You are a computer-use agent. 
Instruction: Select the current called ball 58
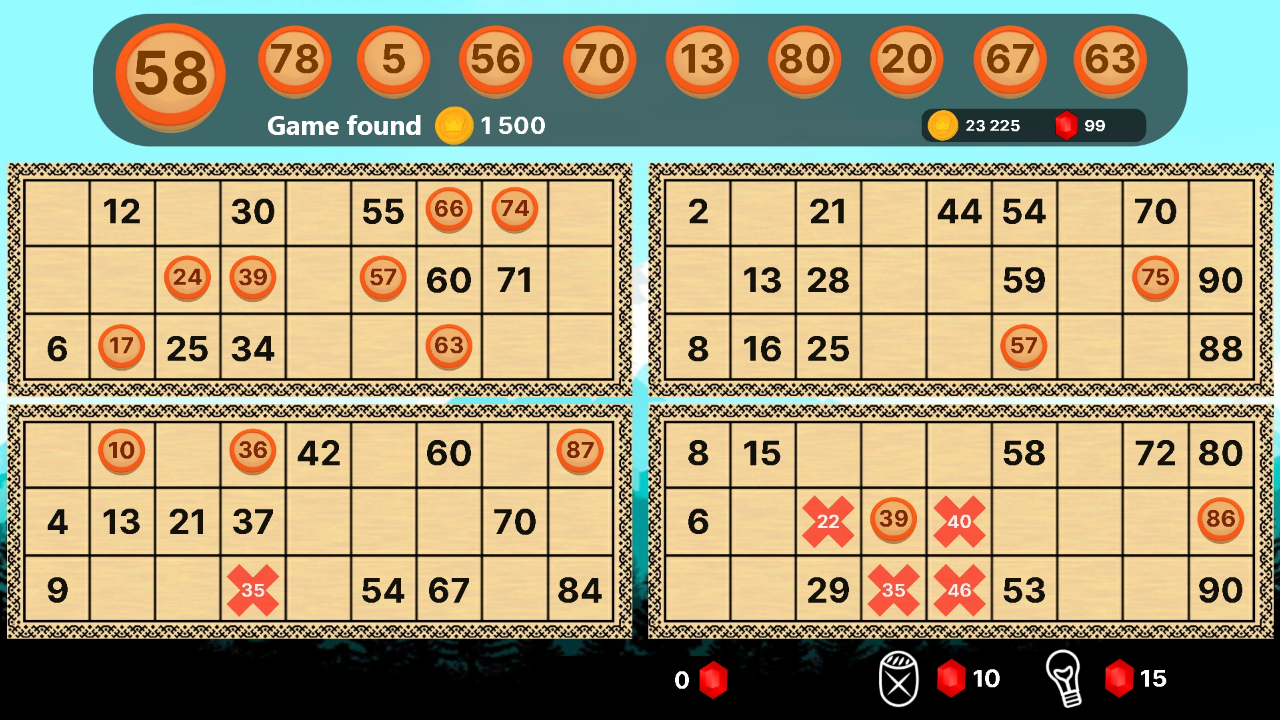click(169, 73)
